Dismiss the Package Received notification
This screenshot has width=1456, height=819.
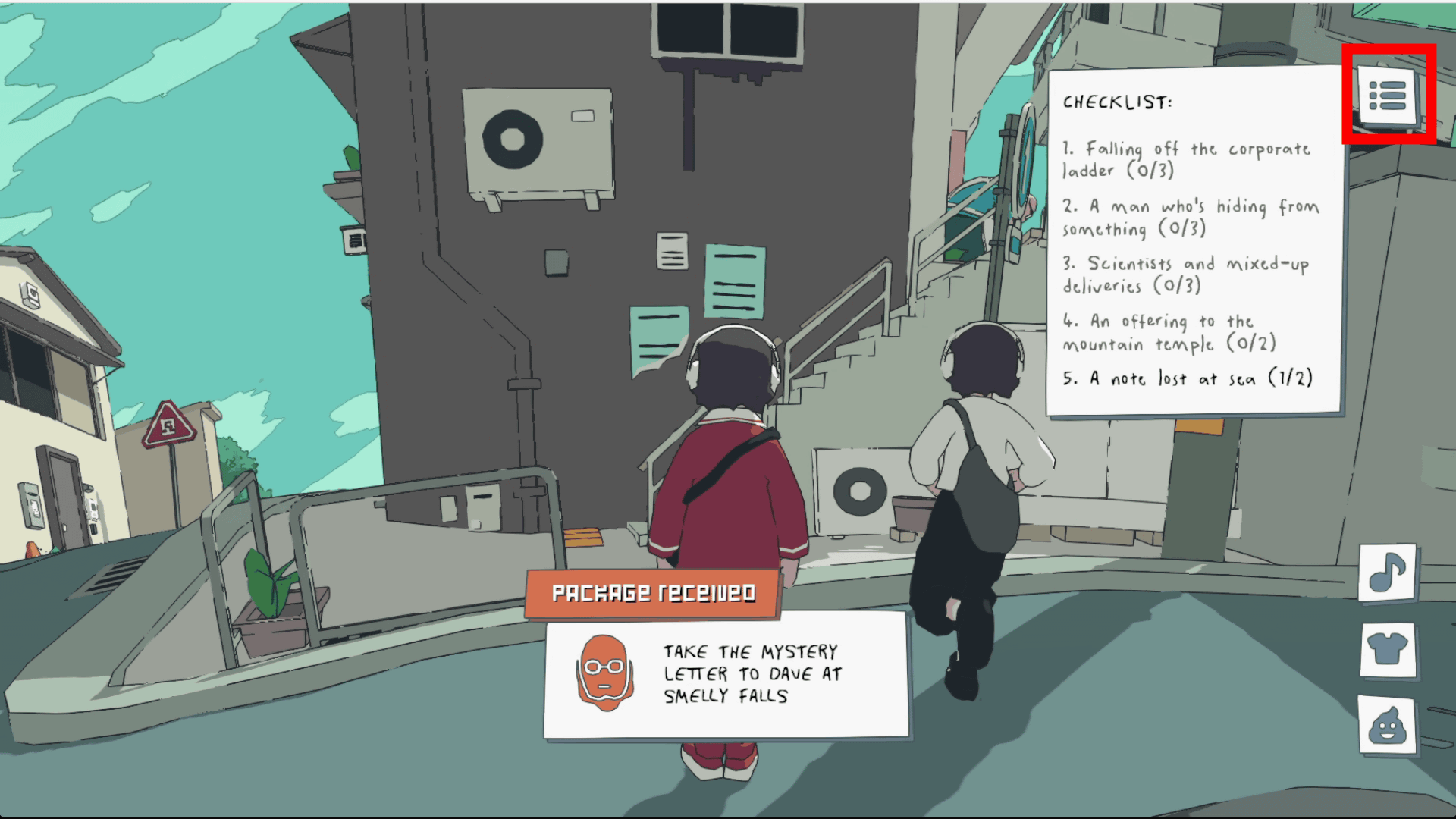[x=726, y=673]
